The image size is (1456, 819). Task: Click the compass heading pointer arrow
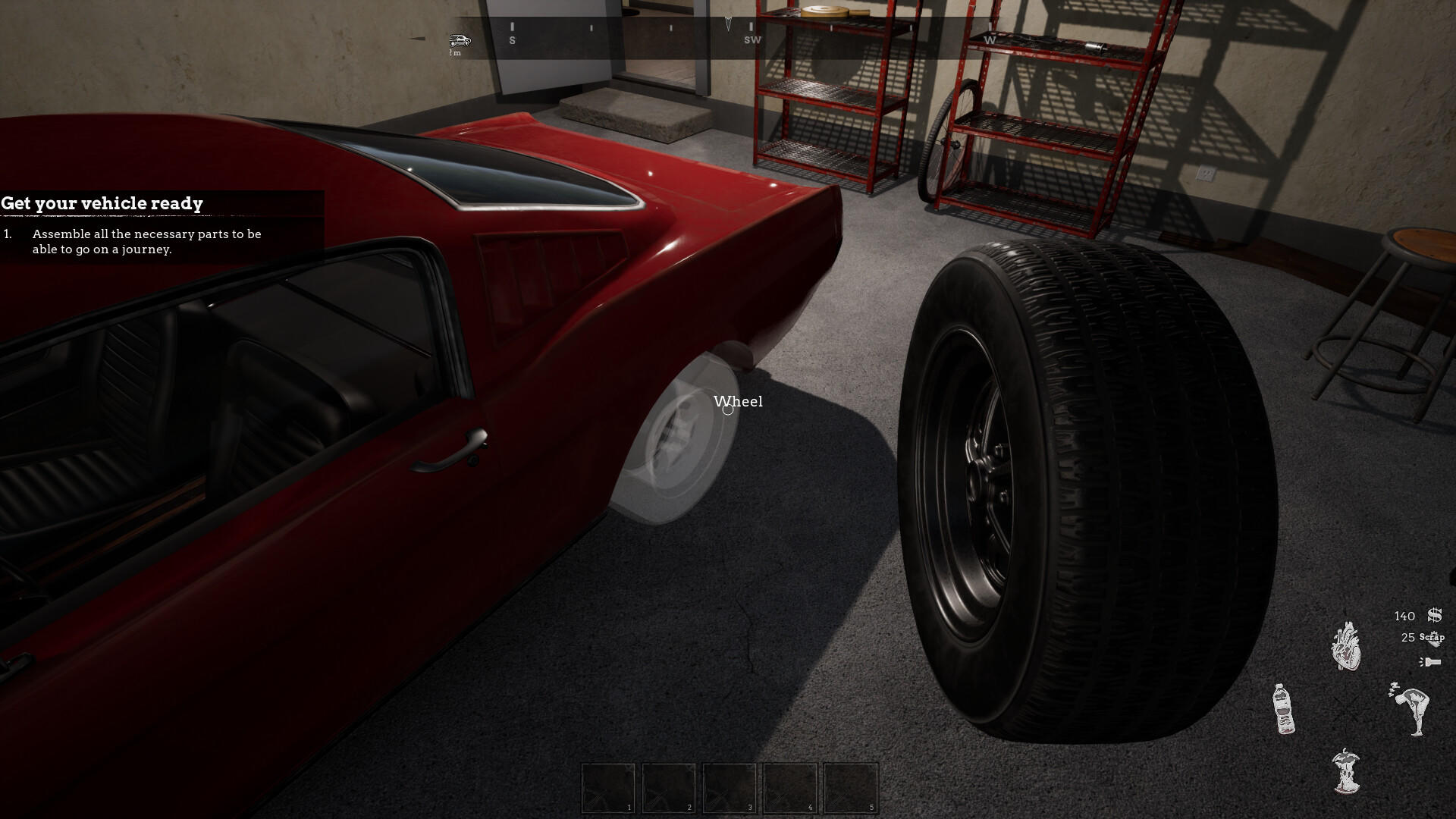(x=726, y=23)
